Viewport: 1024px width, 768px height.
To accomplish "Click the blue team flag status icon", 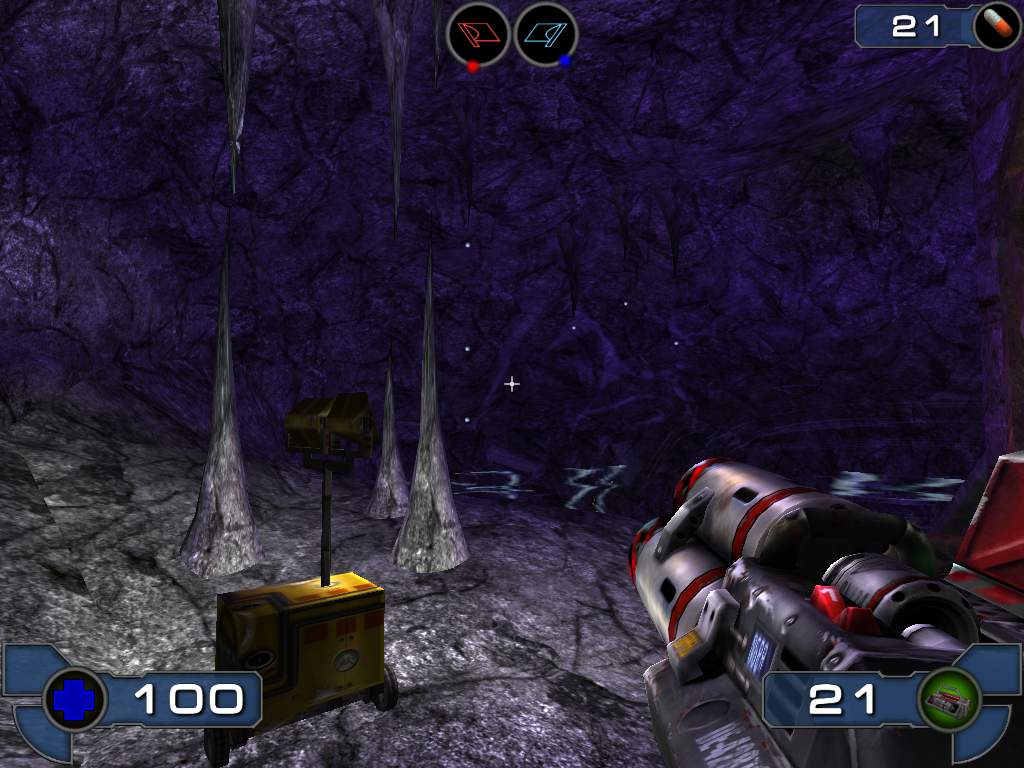I will click(x=545, y=34).
